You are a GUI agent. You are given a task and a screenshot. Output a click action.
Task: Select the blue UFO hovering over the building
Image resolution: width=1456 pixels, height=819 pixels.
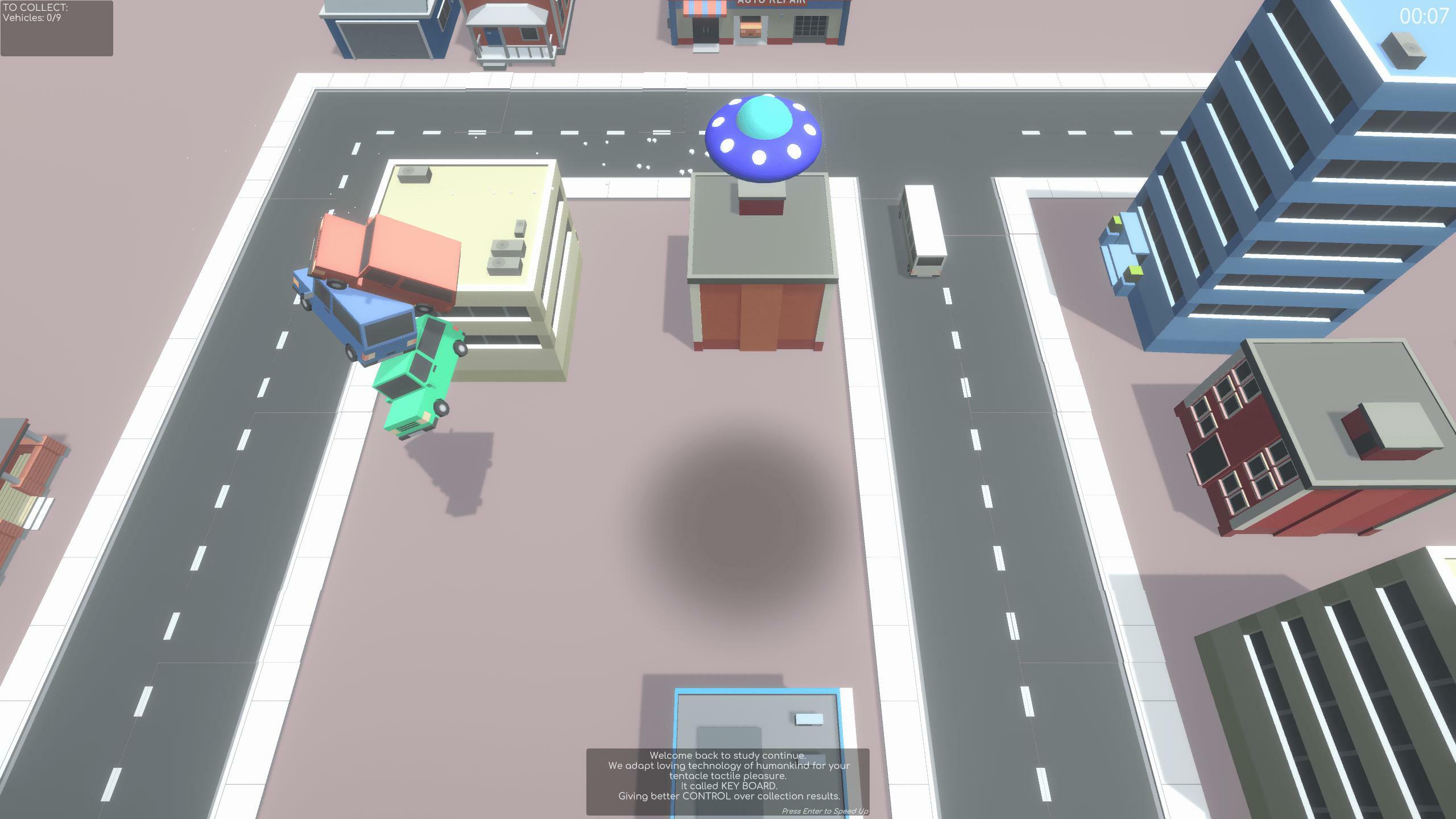point(762,136)
